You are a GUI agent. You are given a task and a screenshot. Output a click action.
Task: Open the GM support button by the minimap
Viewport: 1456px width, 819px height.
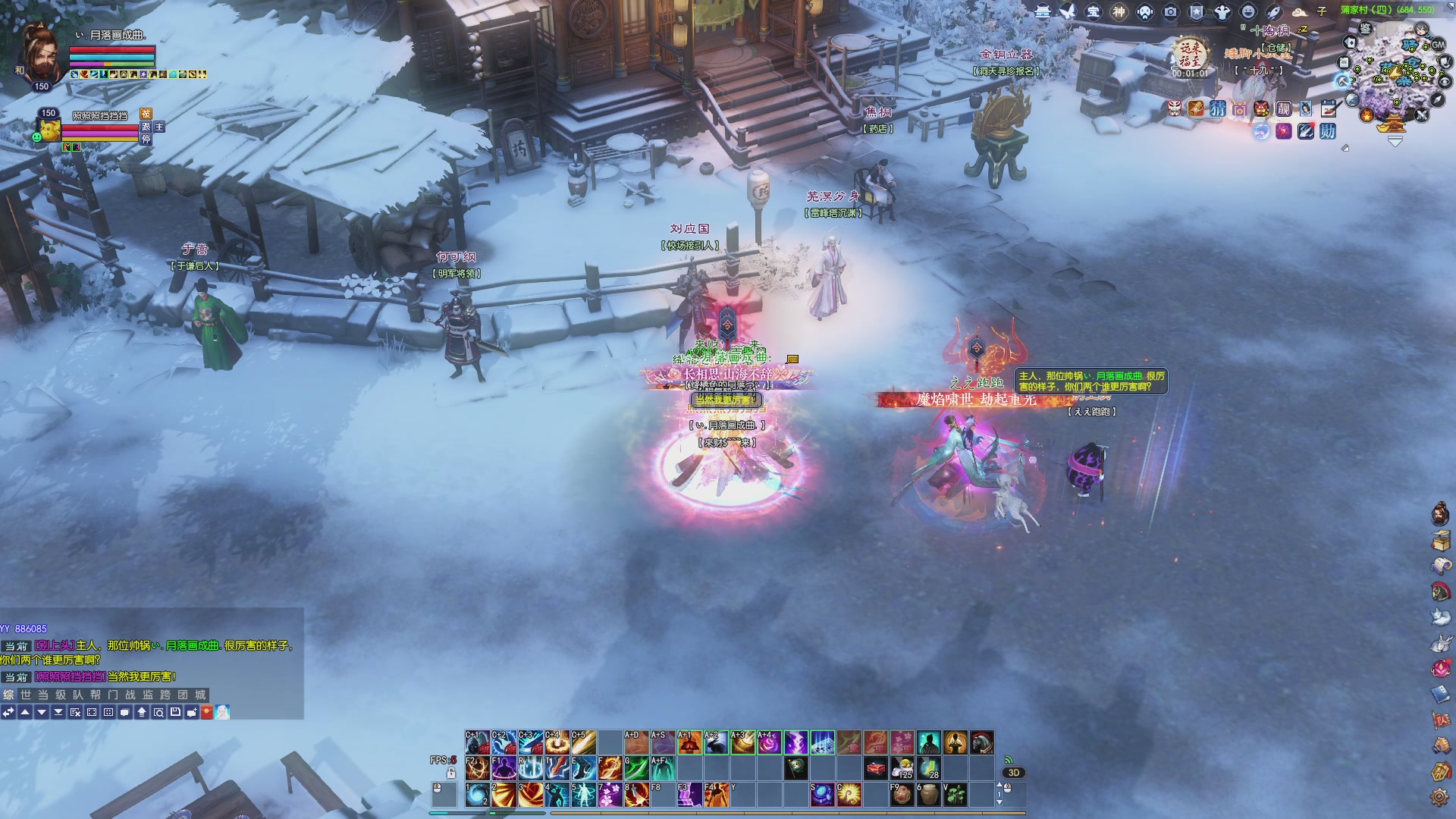tap(1438, 45)
